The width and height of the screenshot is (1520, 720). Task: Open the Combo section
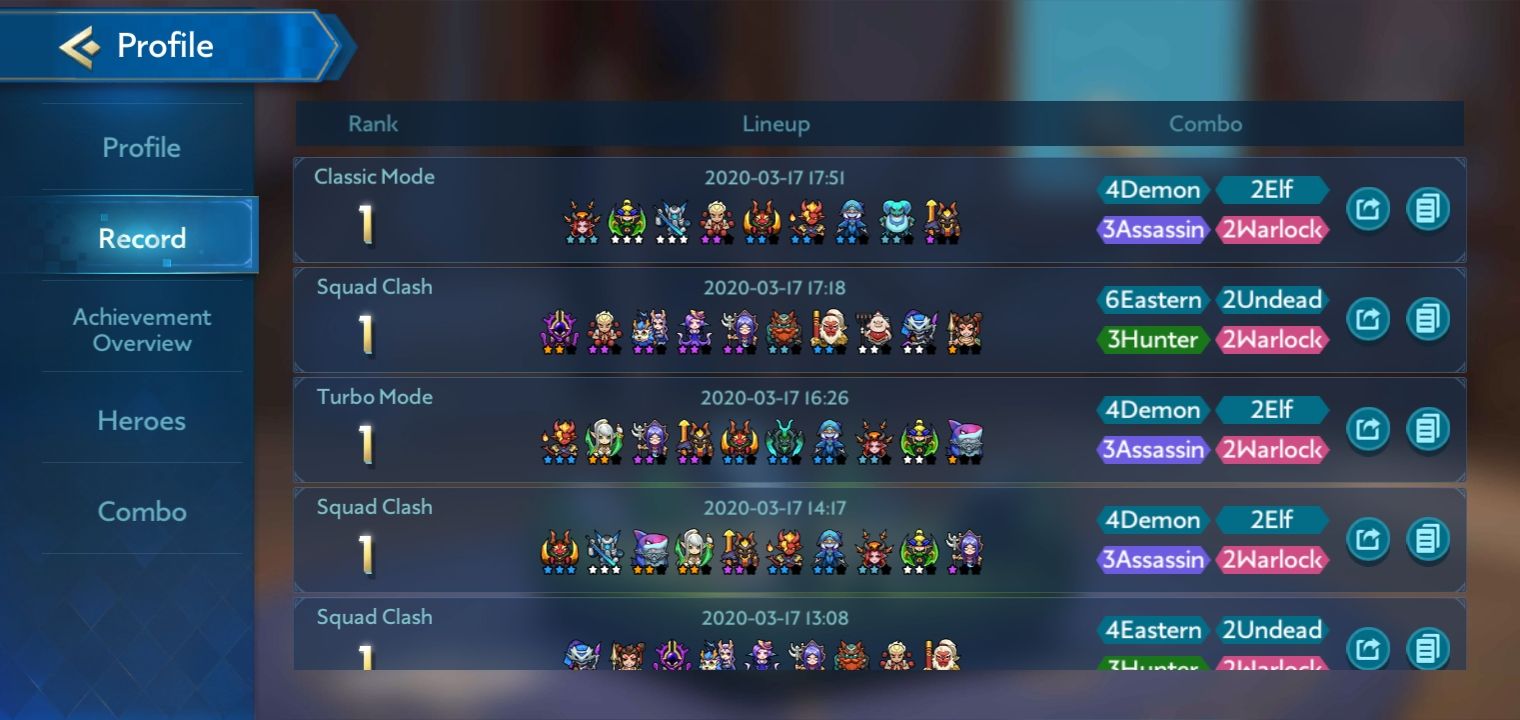click(x=142, y=512)
